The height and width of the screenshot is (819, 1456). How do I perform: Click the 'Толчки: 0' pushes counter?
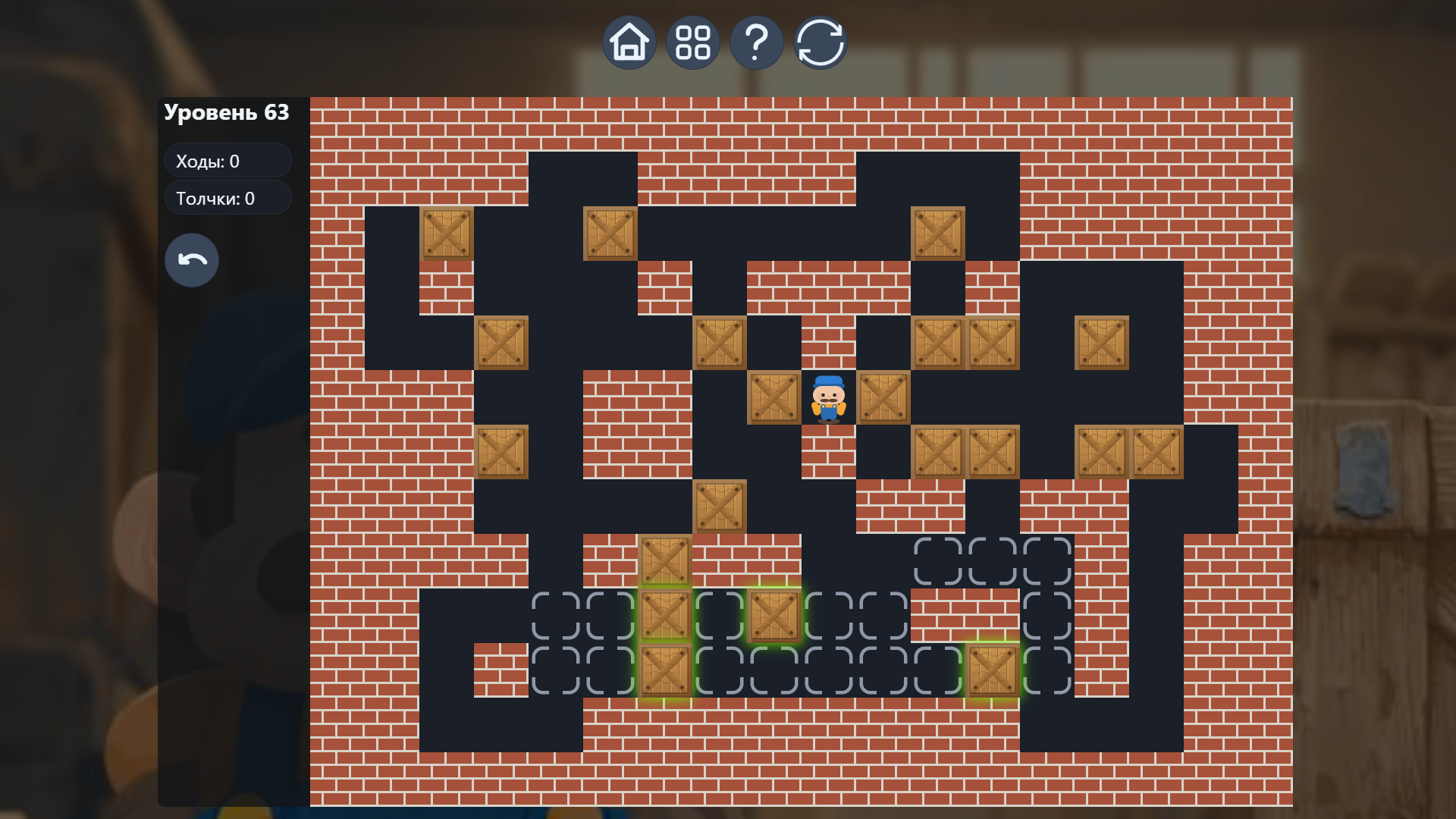click(227, 198)
